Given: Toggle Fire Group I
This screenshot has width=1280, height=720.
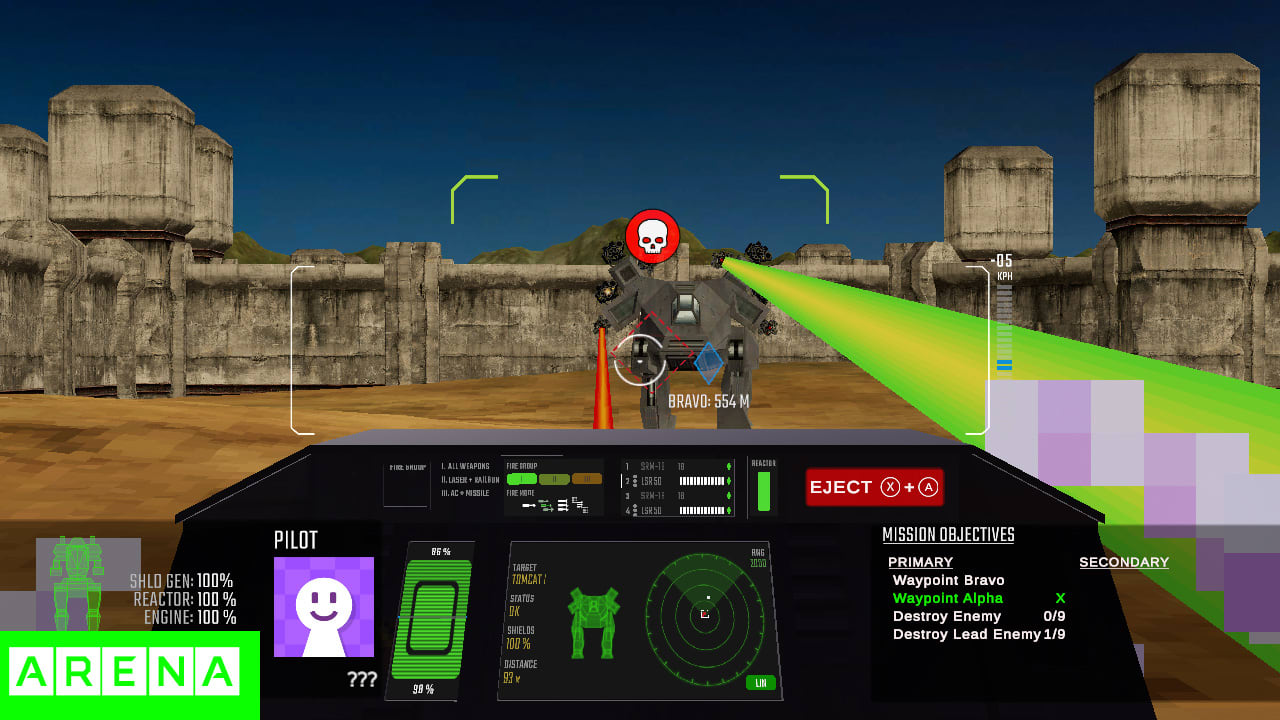Looking at the screenshot, I should [521, 479].
